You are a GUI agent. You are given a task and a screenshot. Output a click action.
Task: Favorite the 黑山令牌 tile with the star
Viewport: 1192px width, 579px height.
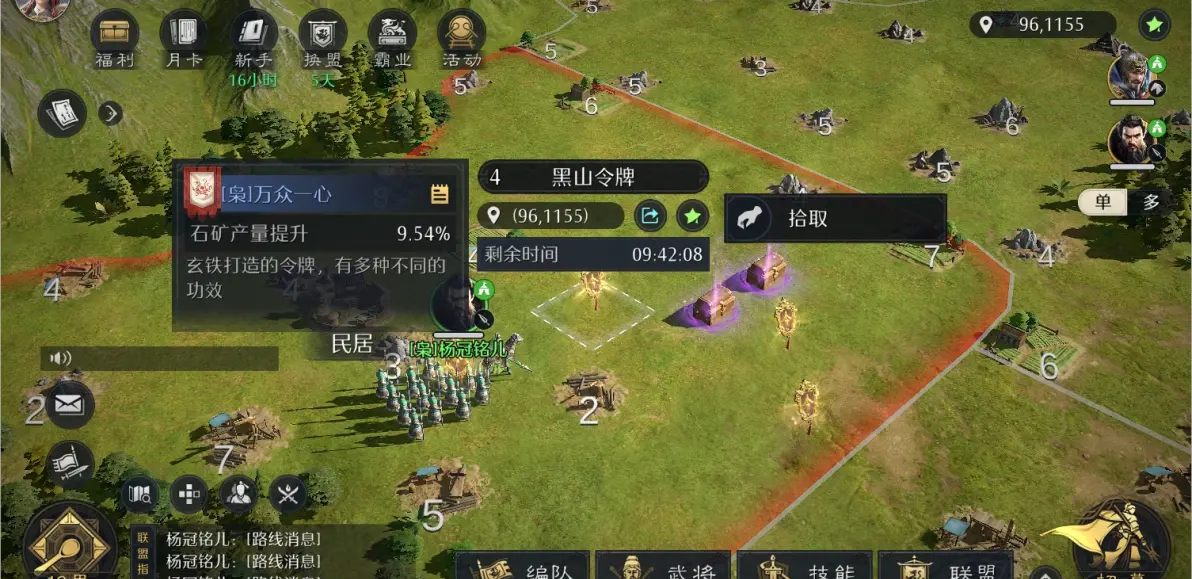point(692,215)
